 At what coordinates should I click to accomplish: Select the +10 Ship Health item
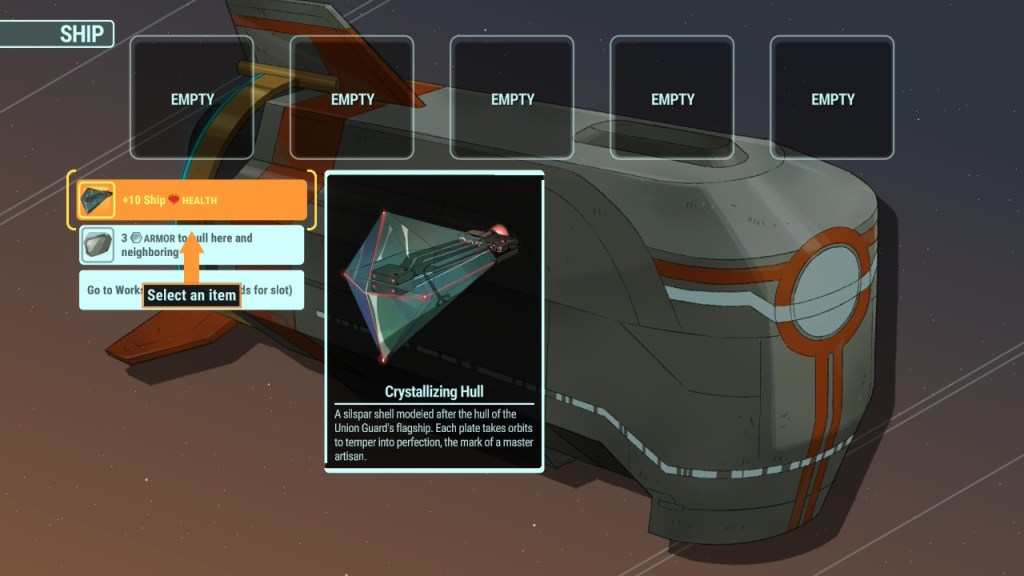(191, 200)
